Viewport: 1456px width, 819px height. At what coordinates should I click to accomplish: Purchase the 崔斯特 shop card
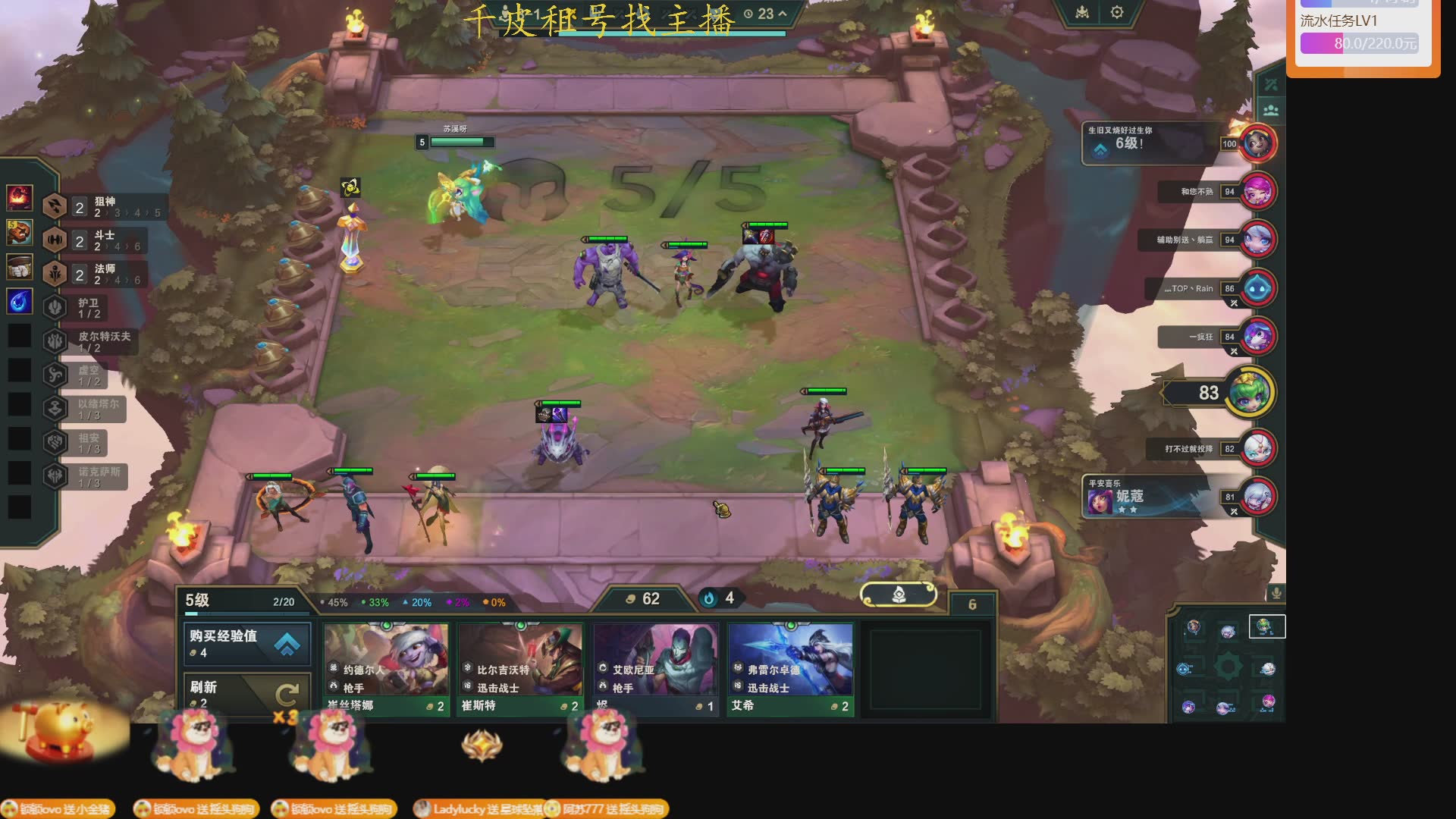(x=520, y=669)
